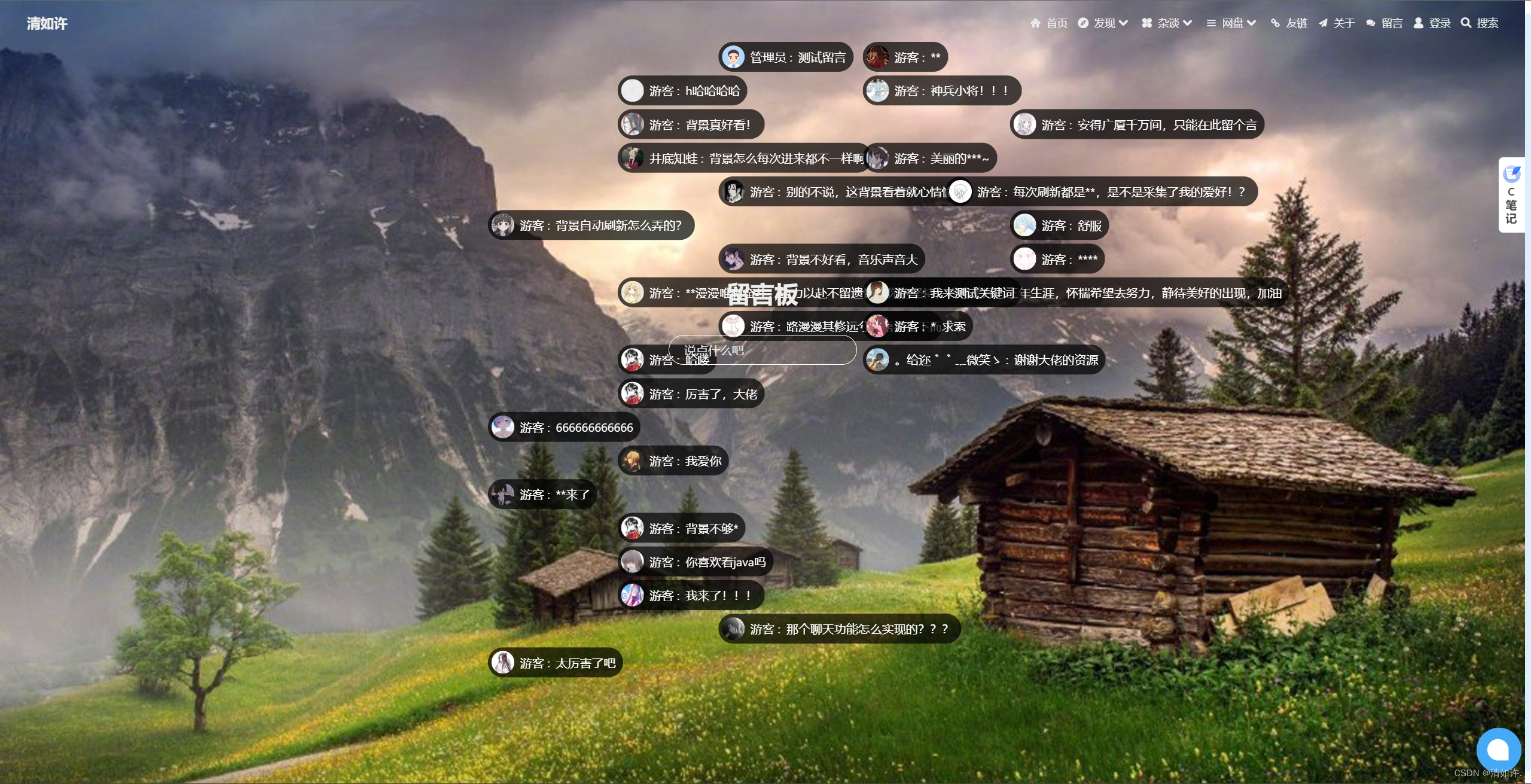Navigate to the 留言 message page

pos(1384,23)
